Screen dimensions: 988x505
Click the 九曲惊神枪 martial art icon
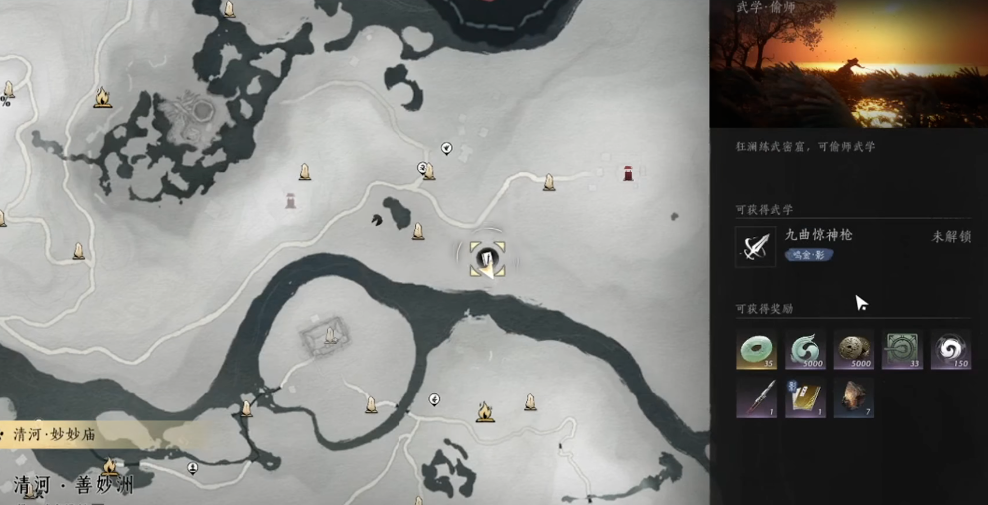coord(755,246)
